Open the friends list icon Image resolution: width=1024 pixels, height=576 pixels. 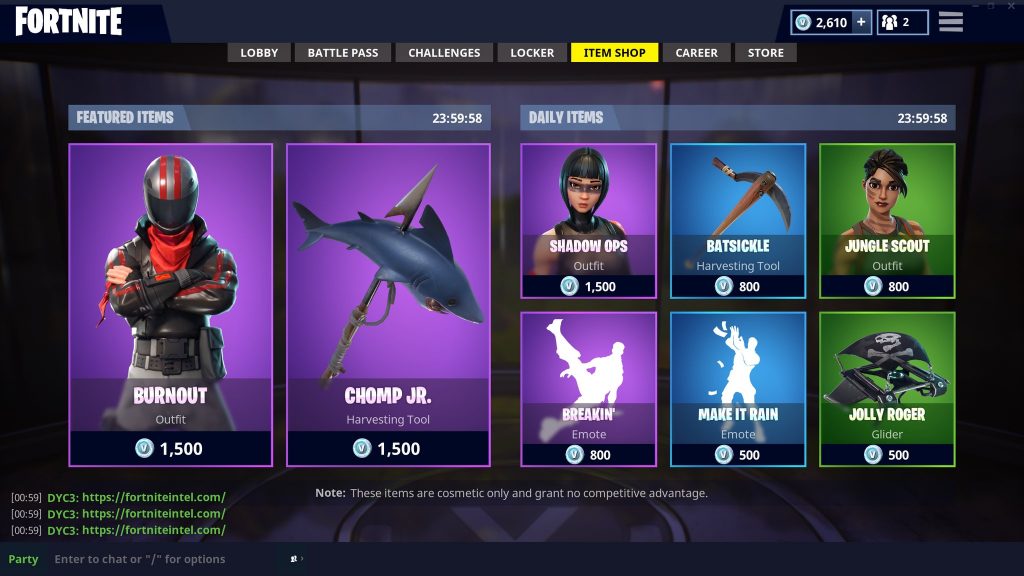click(x=901, y=22)
